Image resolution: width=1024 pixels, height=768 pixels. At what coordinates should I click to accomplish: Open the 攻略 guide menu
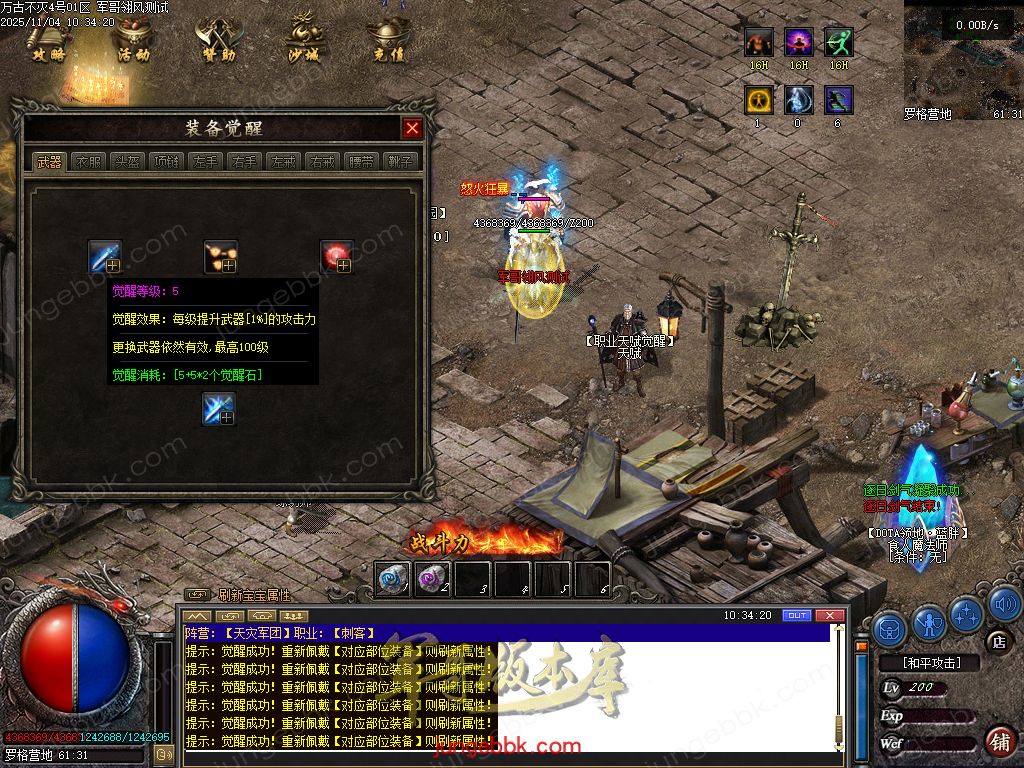tap(48, 40)
